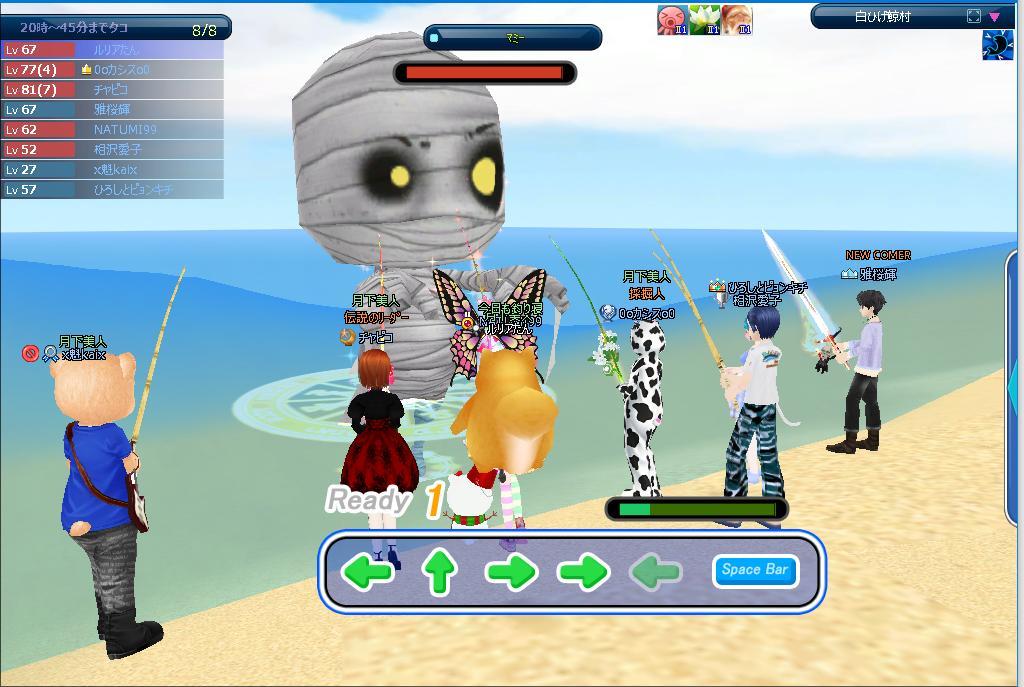Expand the 白ひげ鯨村 map view
The image size is (1024, 687).
click(974, 16)
